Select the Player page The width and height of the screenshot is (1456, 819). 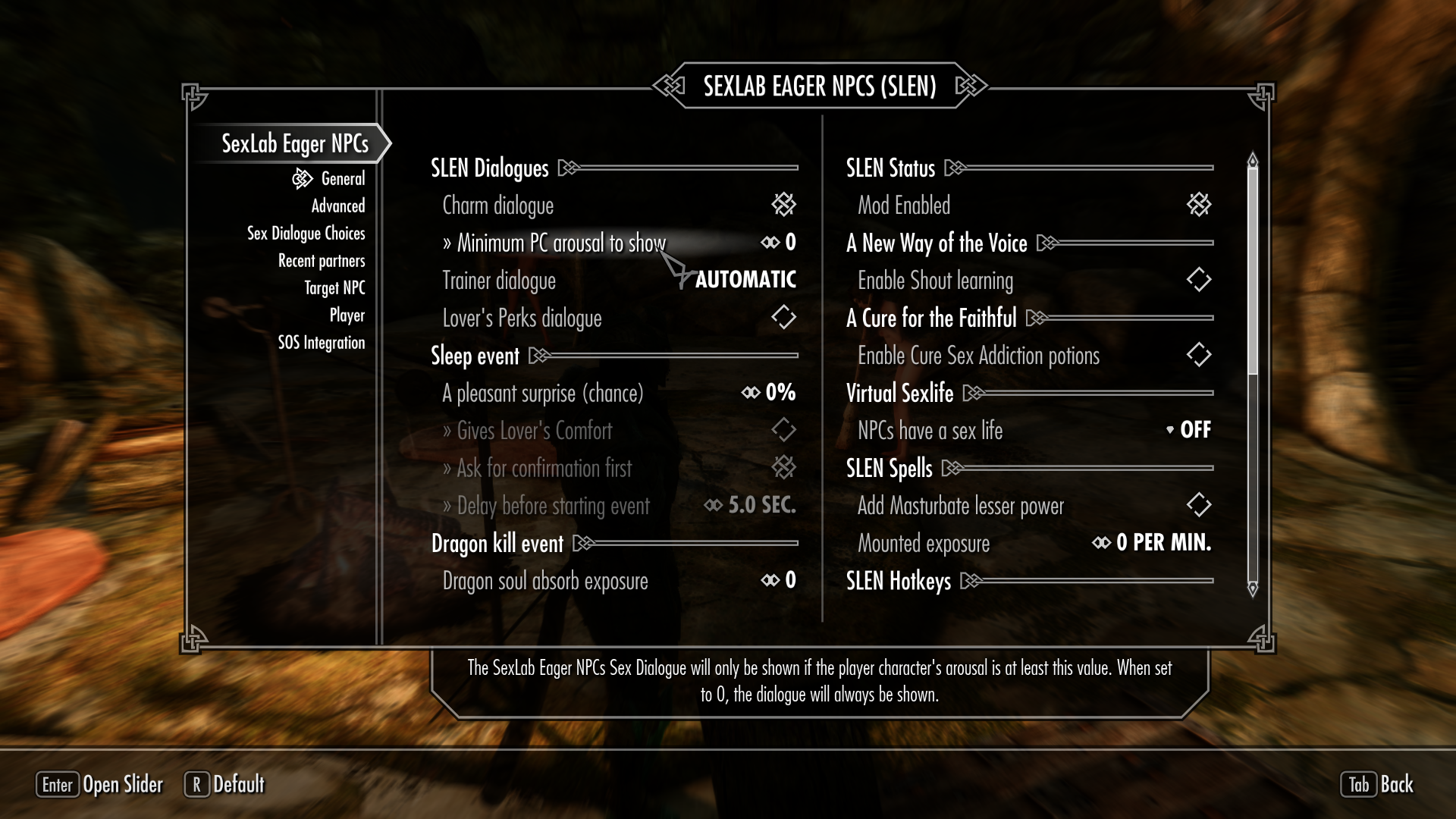pos(347,315)
